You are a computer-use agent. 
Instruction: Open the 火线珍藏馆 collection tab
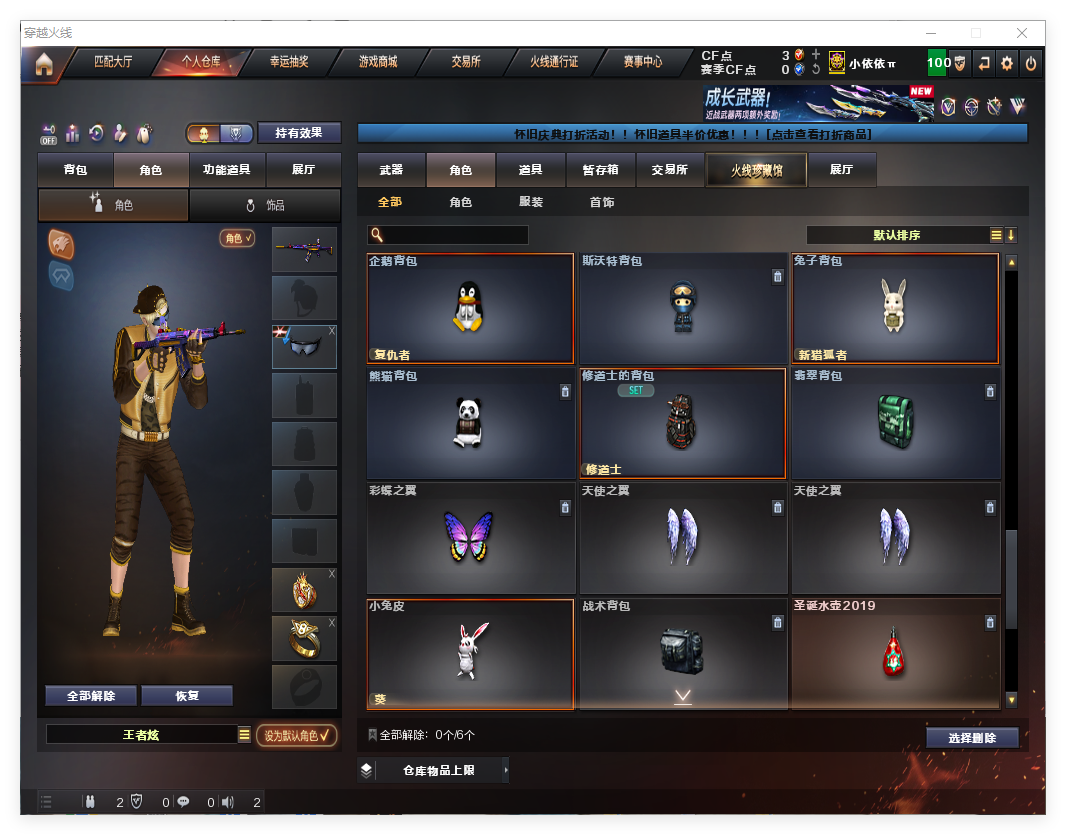tap(756, 171)
